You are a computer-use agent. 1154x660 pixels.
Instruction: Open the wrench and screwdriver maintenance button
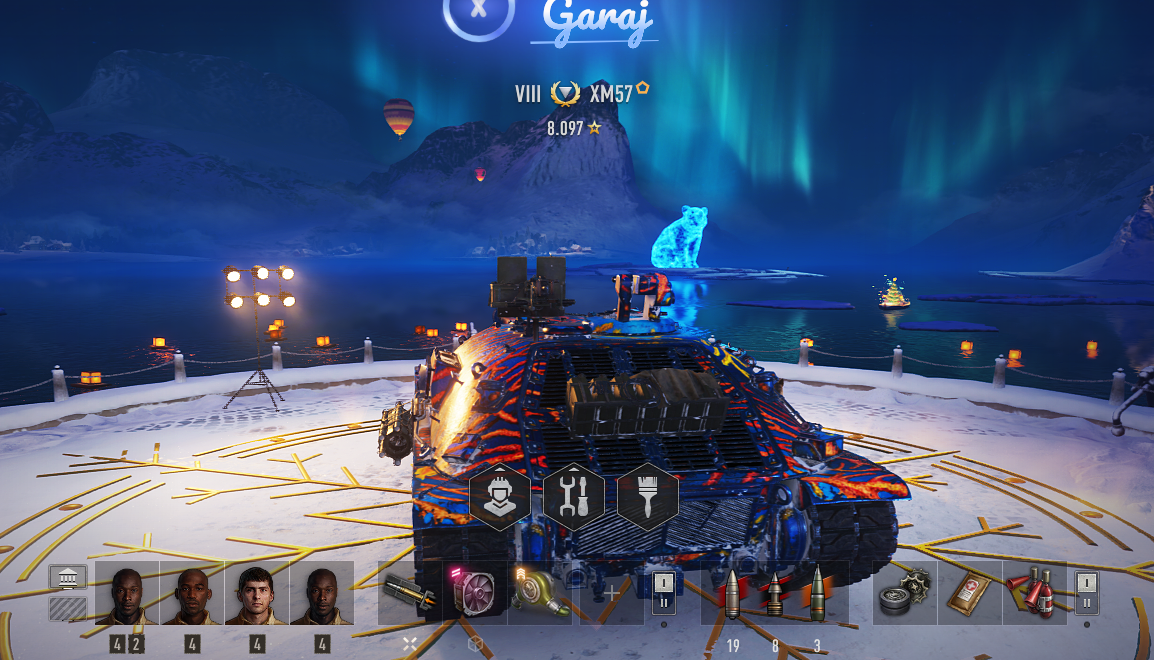point(574,497)
